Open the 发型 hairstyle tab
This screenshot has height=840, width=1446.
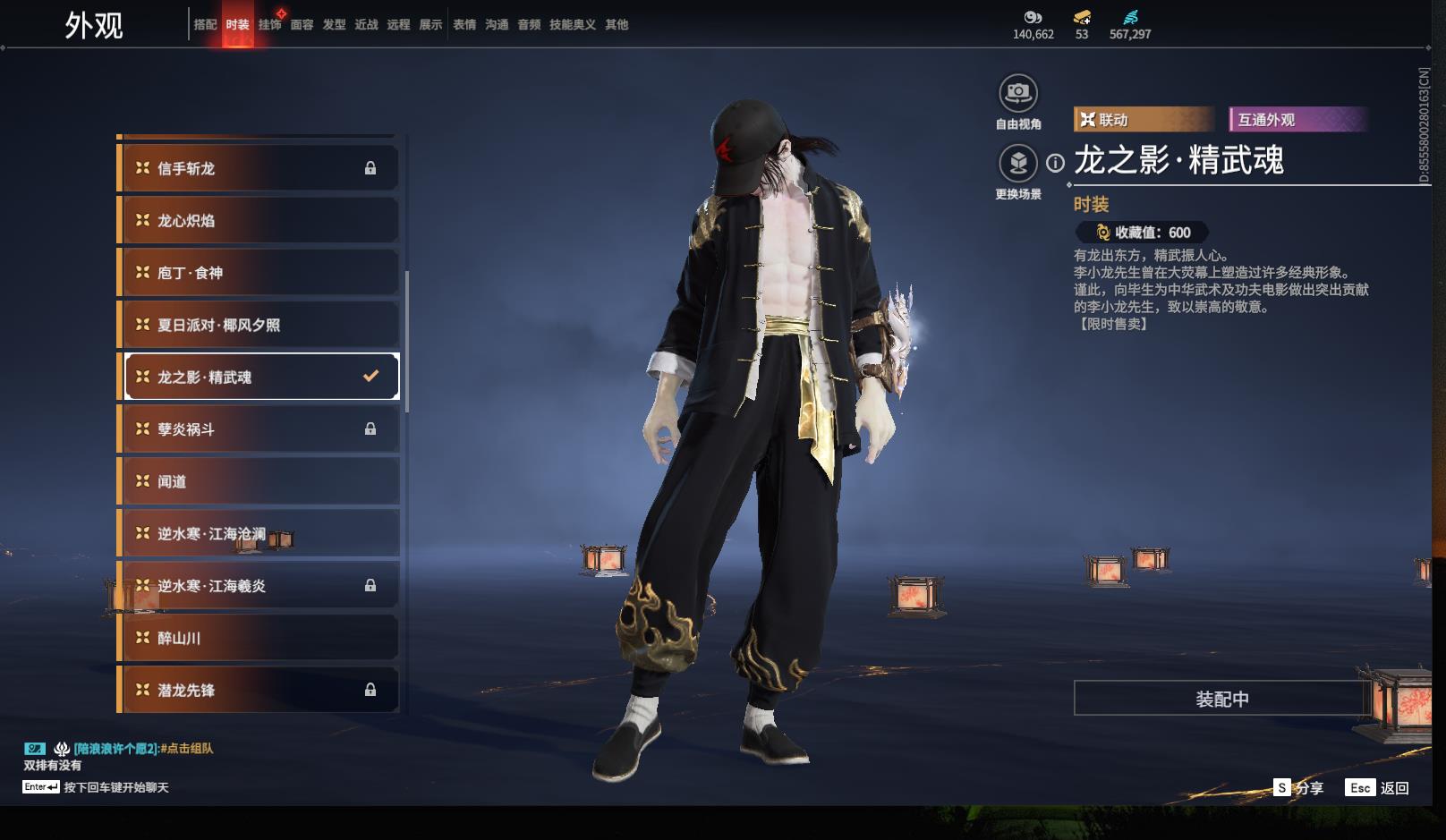click(334, 25)
